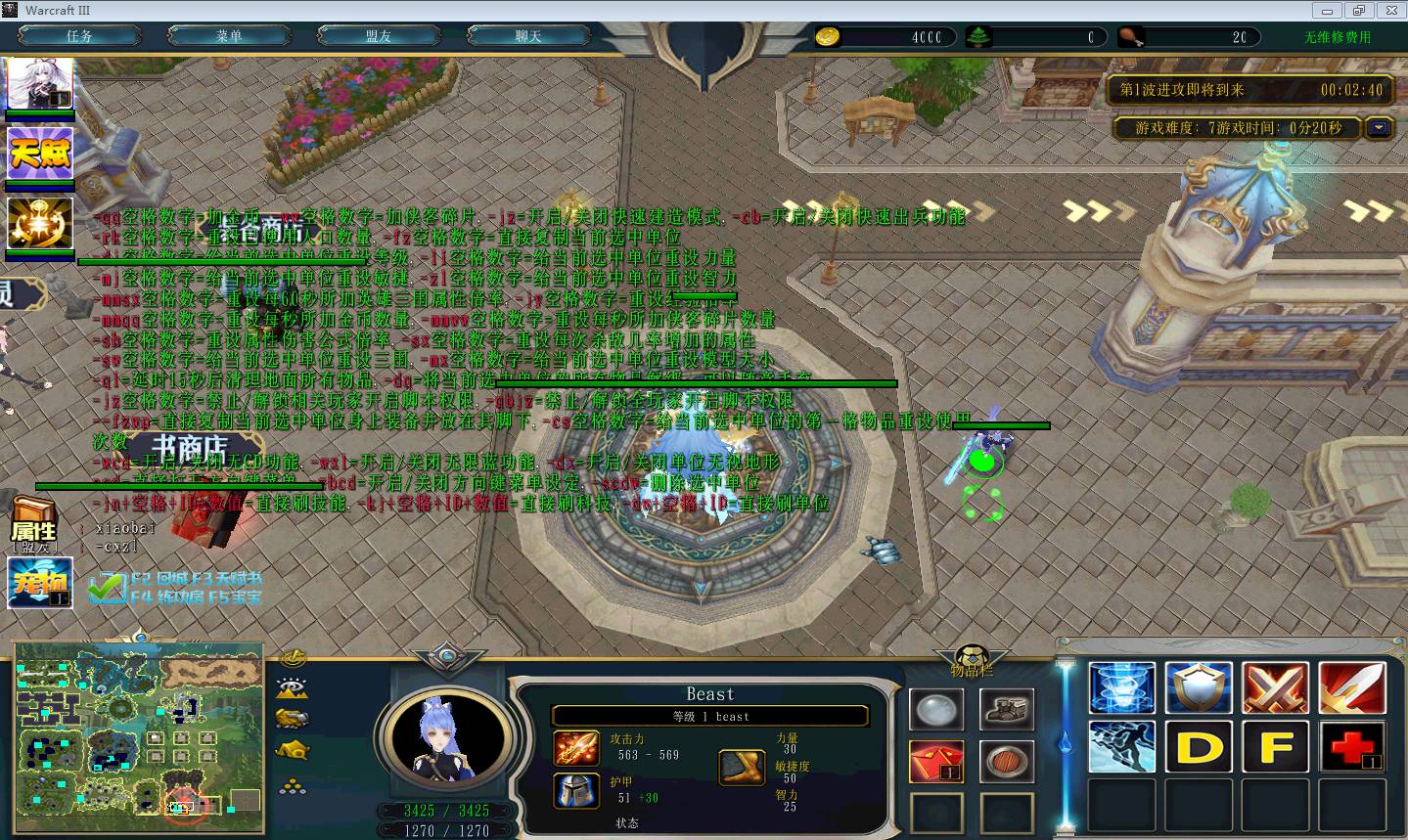Click the minimap signal ping button

tap(293, 658)
